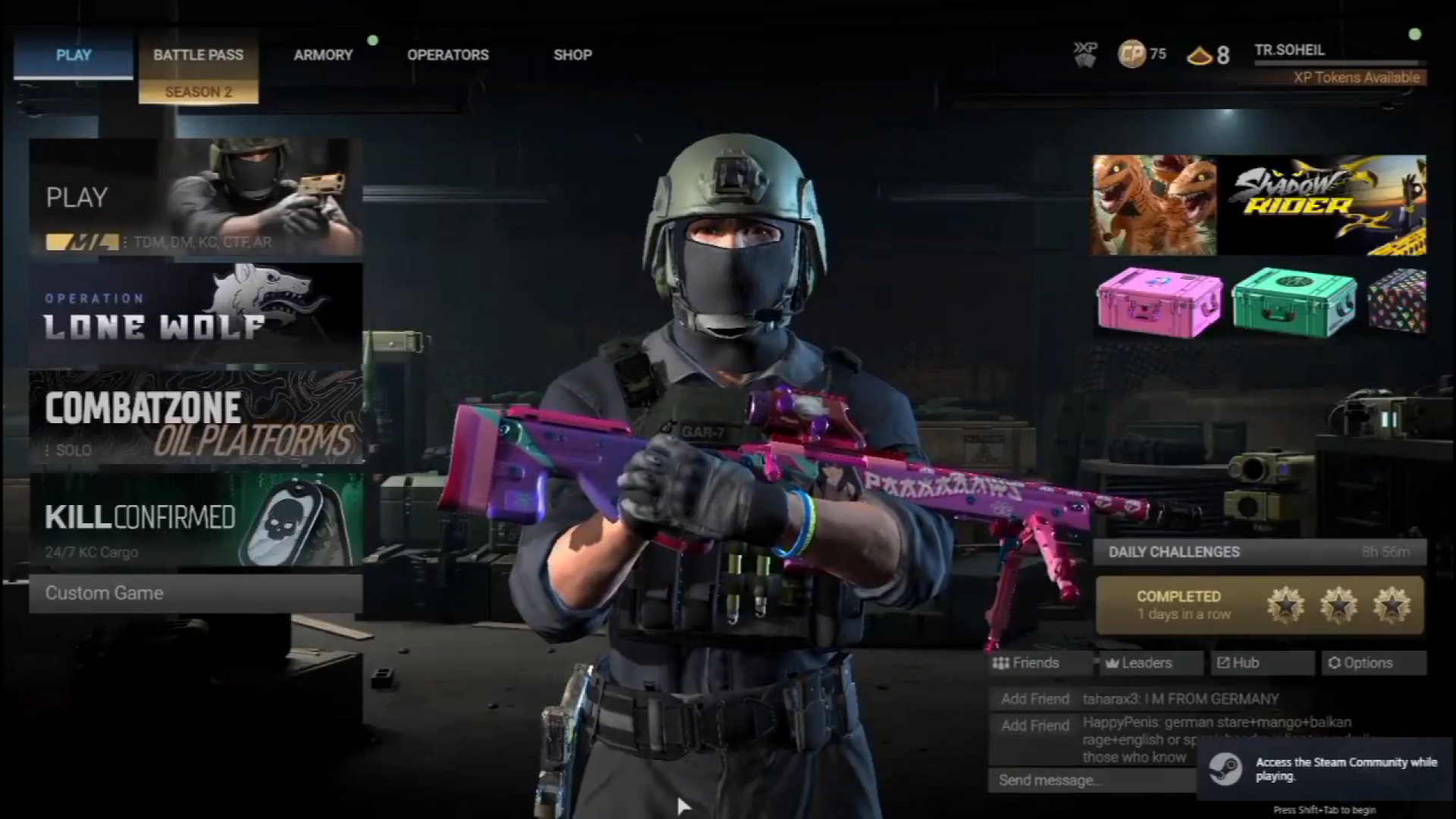Open the pink loot case
The height and width of the screenshot is (819, 1456).
click(x=1159, y=302)
